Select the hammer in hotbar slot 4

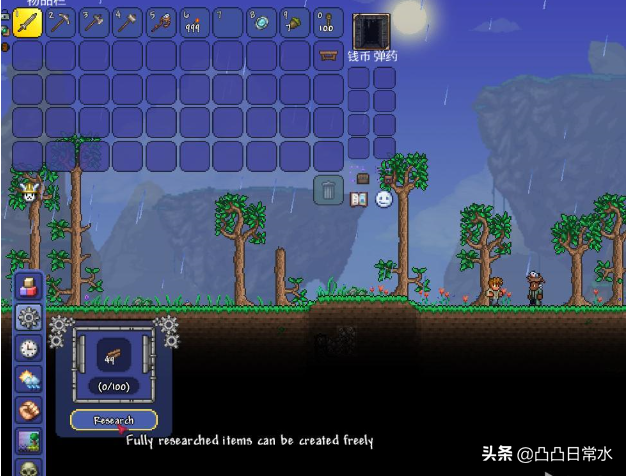point(127,22)
